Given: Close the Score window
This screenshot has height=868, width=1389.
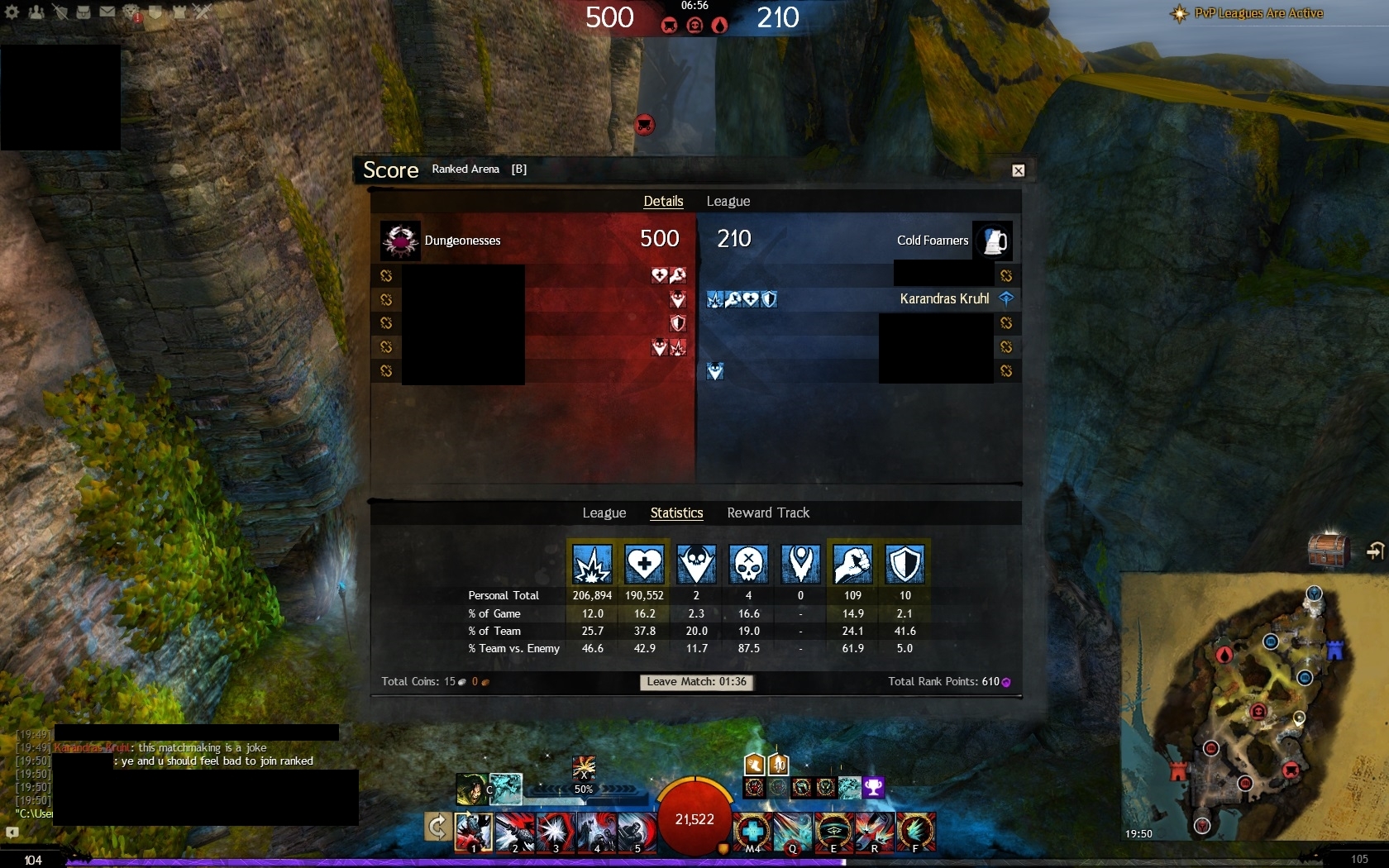Looking at the screenshot, I should 1019,170.
